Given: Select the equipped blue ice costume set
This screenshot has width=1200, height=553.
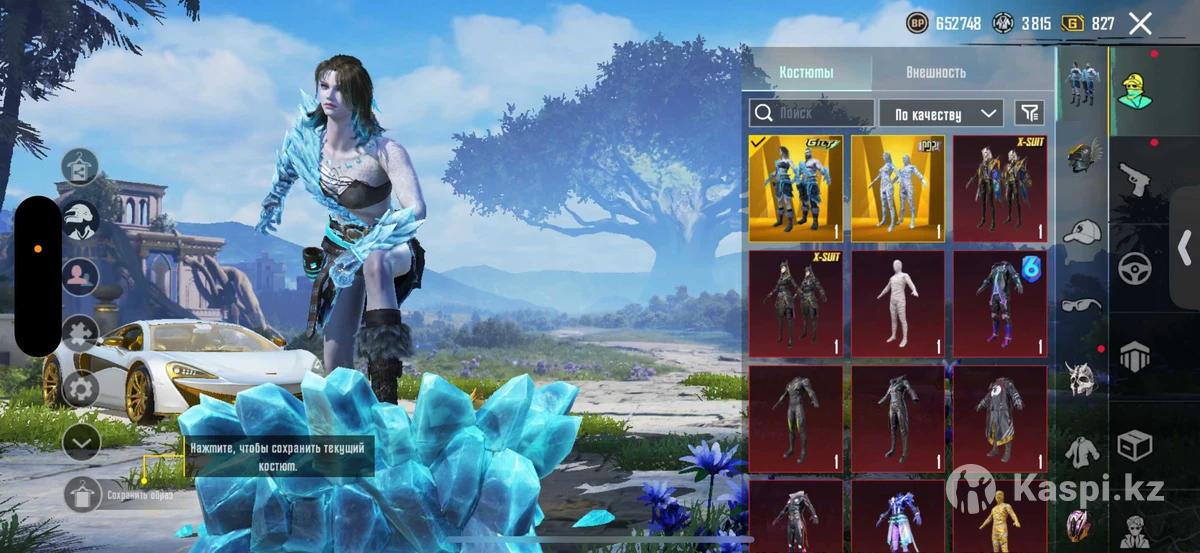Looking at the screenshot, I should tap(796, 188).
